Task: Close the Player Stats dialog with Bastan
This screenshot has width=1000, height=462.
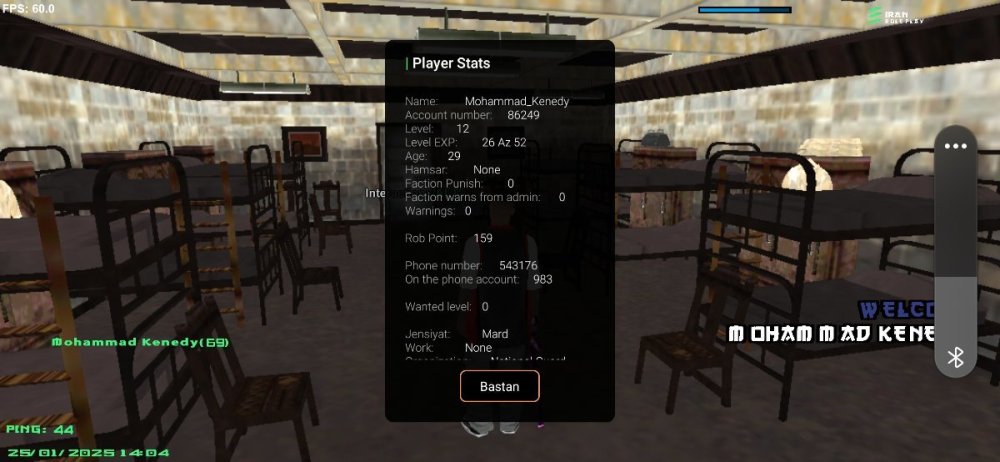Action: tap(499, 386)
